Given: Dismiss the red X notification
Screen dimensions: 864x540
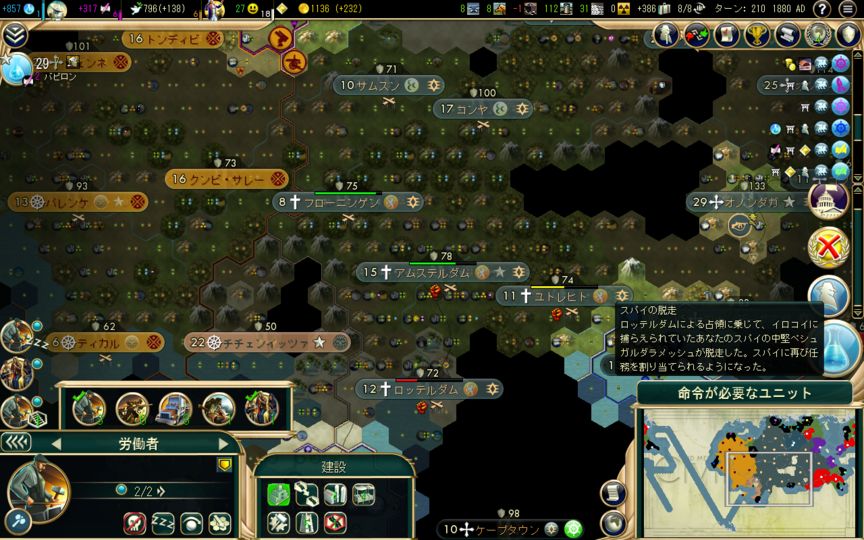Looking at the screenshot, I should (828, 245).
